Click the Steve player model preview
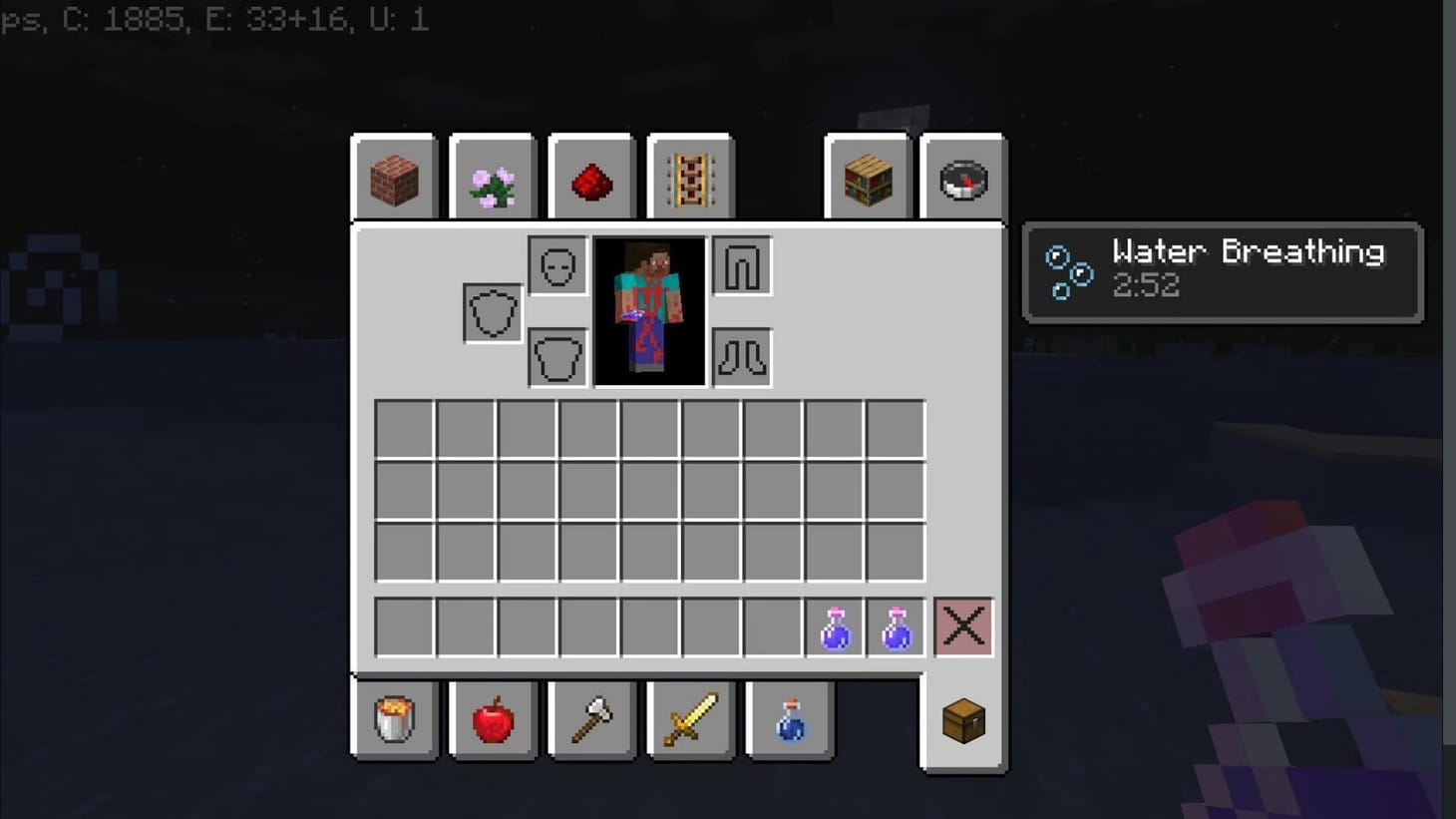This screenshot has width=1456, height=819. 648,310
